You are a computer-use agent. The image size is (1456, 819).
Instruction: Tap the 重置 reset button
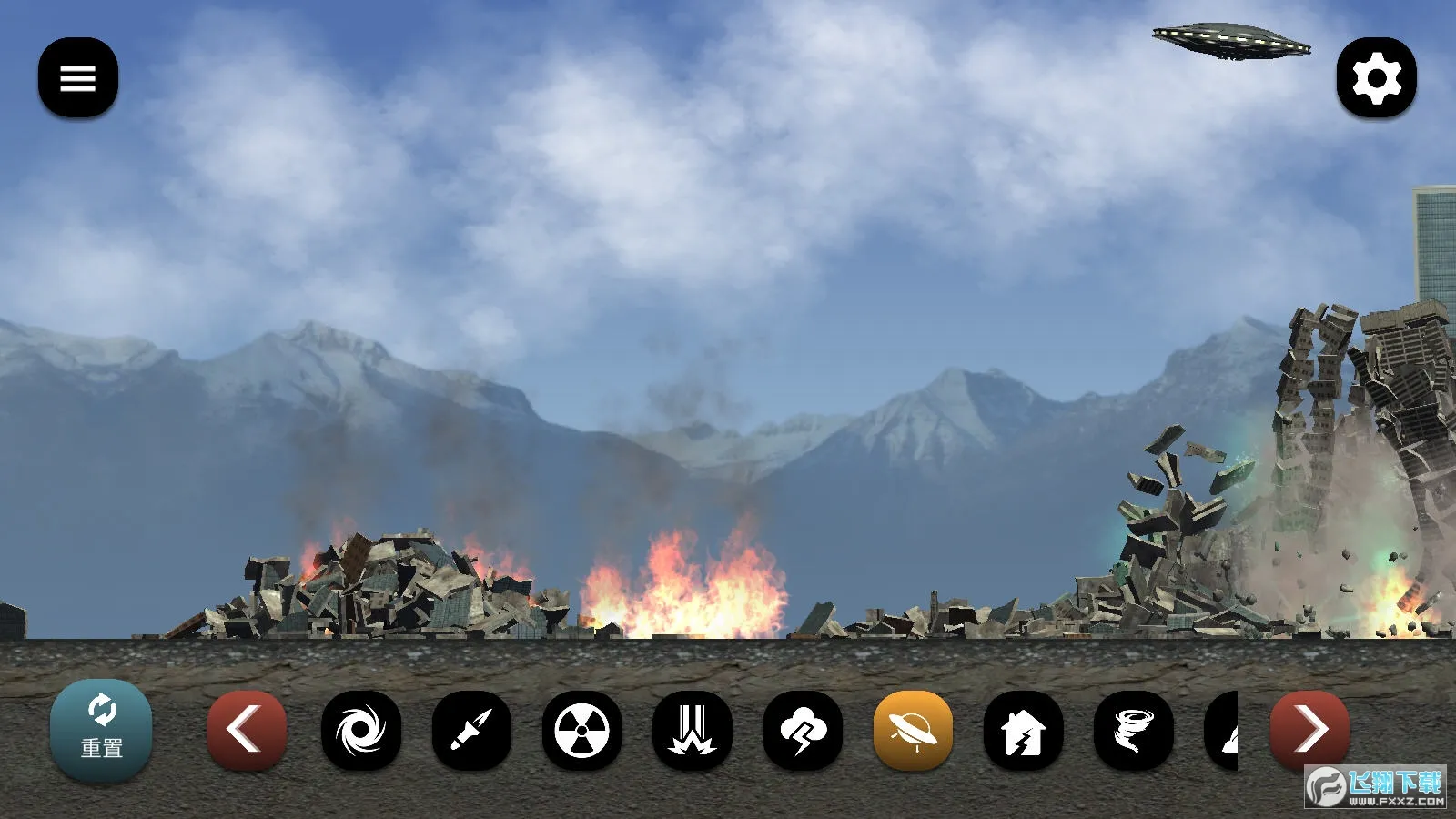click(x=101, y=730)
